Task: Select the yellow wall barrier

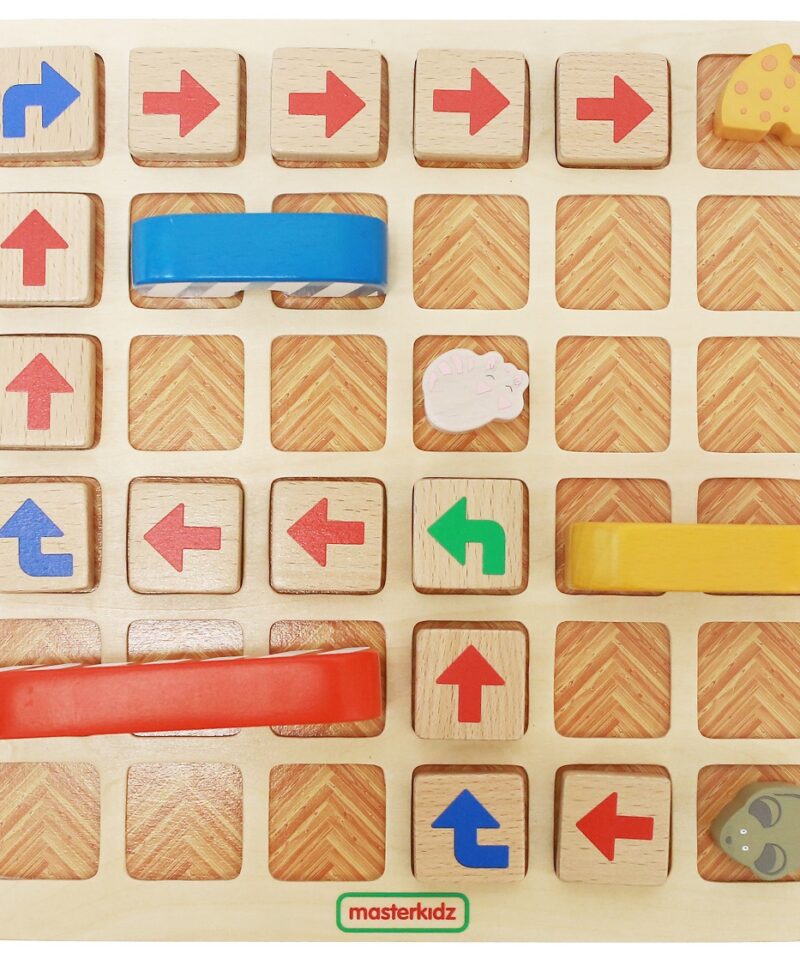Action: point(685,556)
